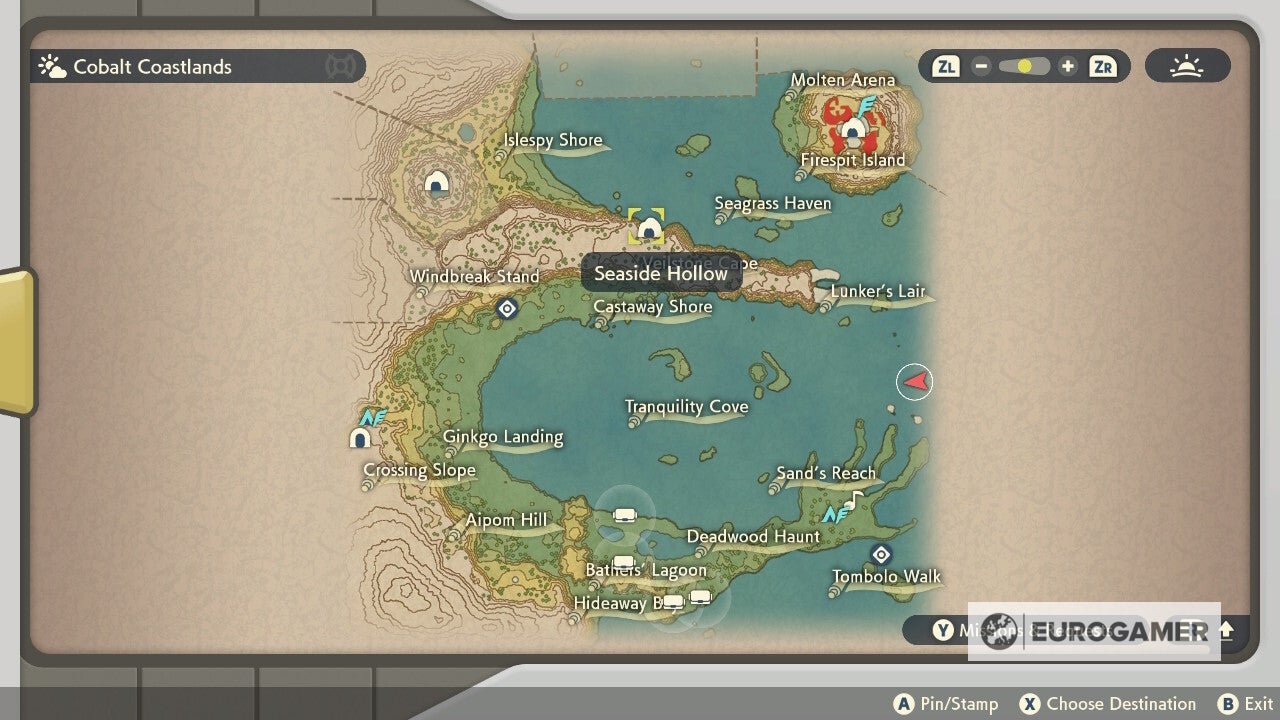Click the controller icon next to the region name
The width and height of the screenshot is (1280, 720).
[x=341, y=66]
